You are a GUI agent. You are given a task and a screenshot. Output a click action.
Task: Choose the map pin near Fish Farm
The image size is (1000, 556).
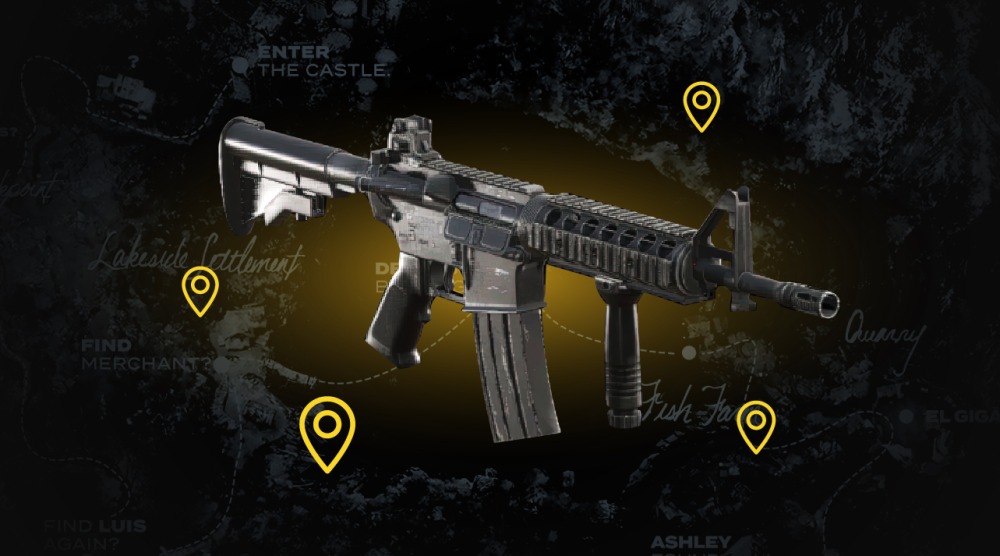(755, 424)
